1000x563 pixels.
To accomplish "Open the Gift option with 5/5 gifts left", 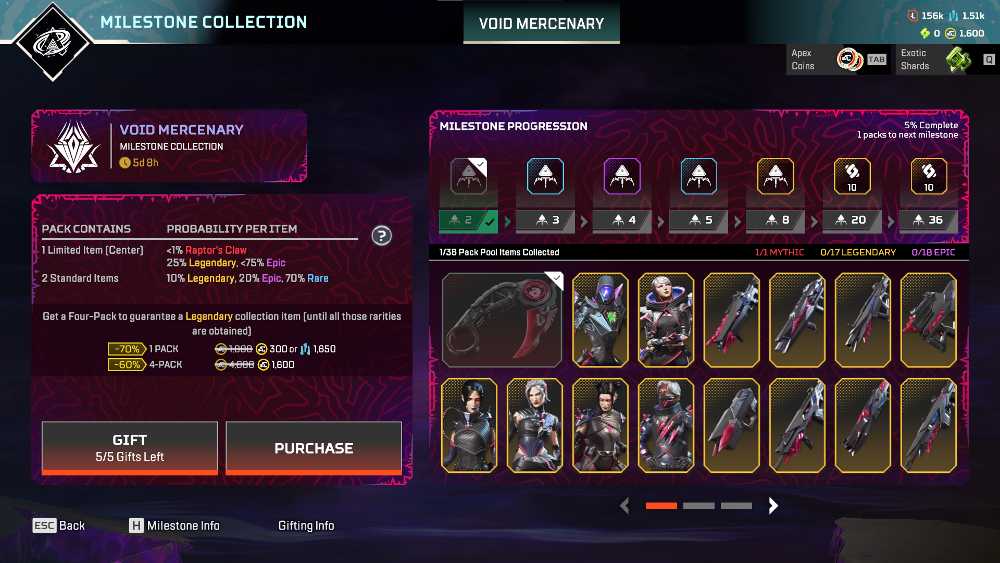I will coord(129,447).
